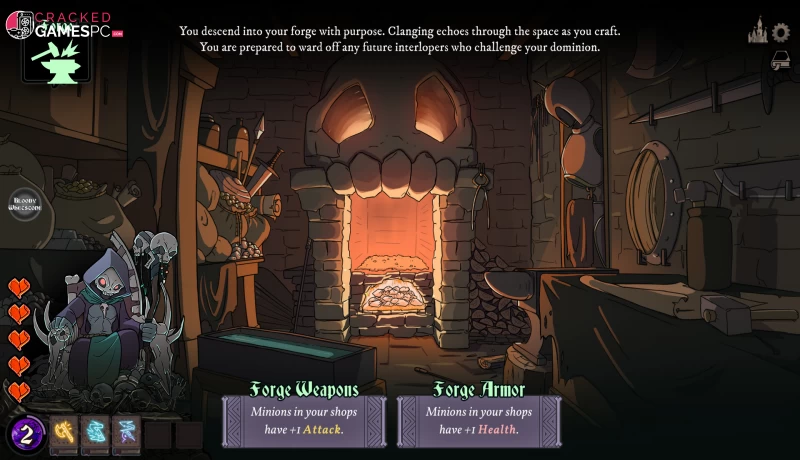Select the cyan dragon head spellbook slot

95,432
